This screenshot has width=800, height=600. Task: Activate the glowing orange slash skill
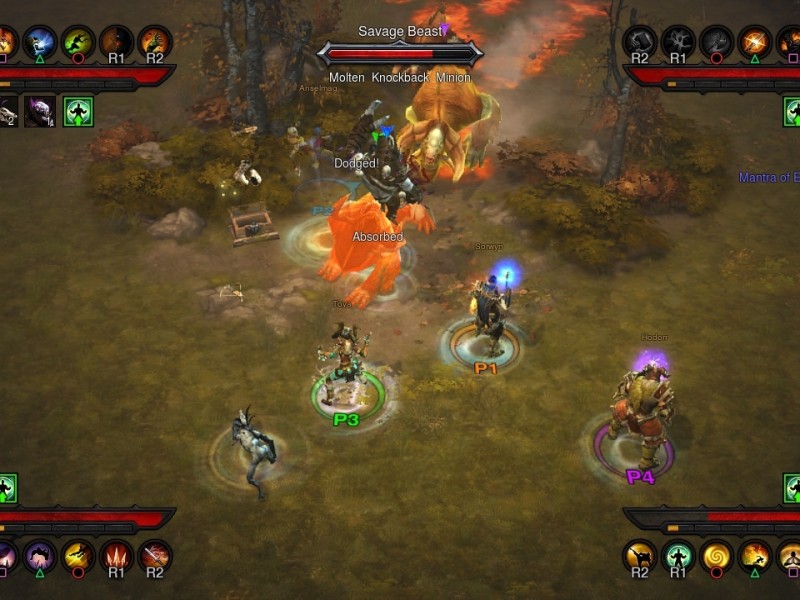click(x=755, y=42)
